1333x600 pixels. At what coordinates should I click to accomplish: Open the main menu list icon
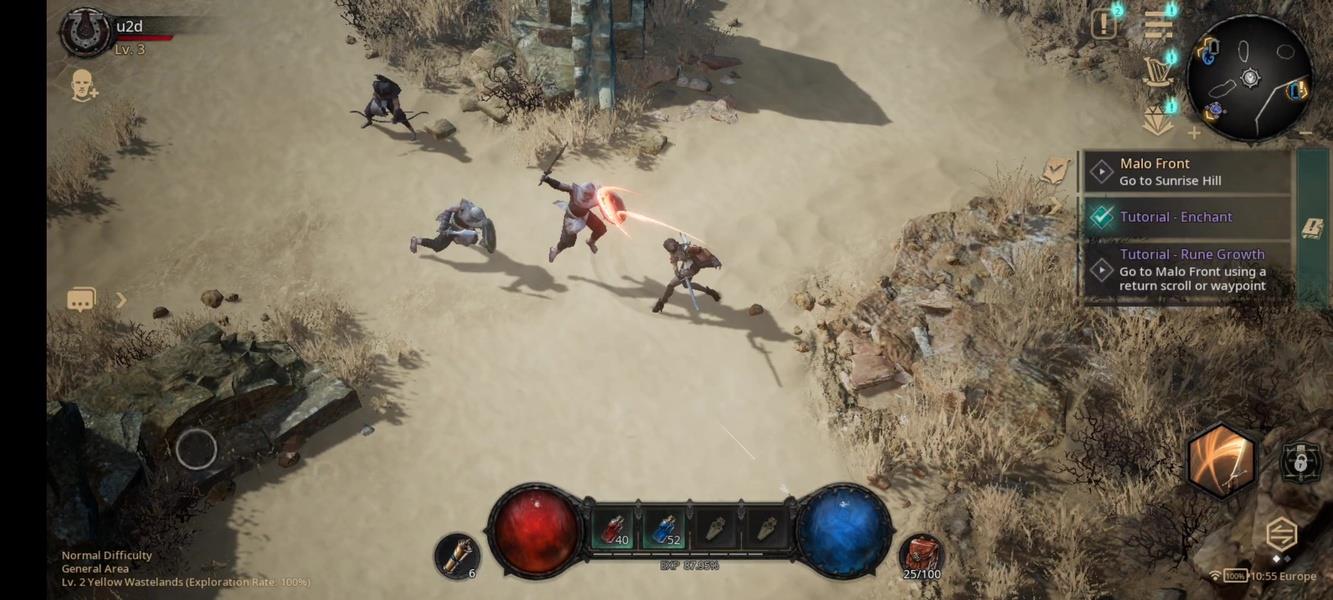1158,25
